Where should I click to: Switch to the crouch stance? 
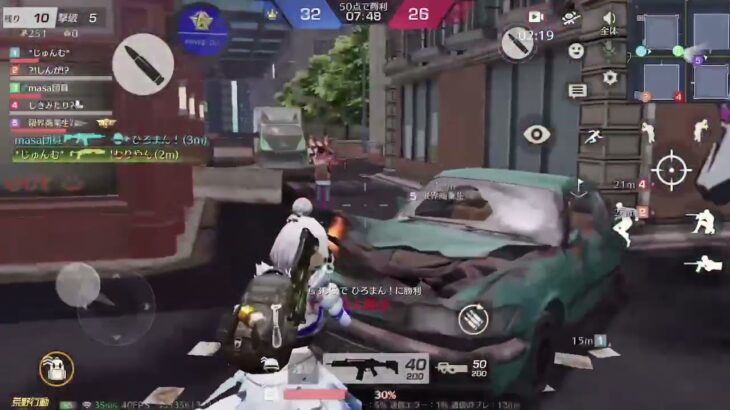[x=702, y=222]
